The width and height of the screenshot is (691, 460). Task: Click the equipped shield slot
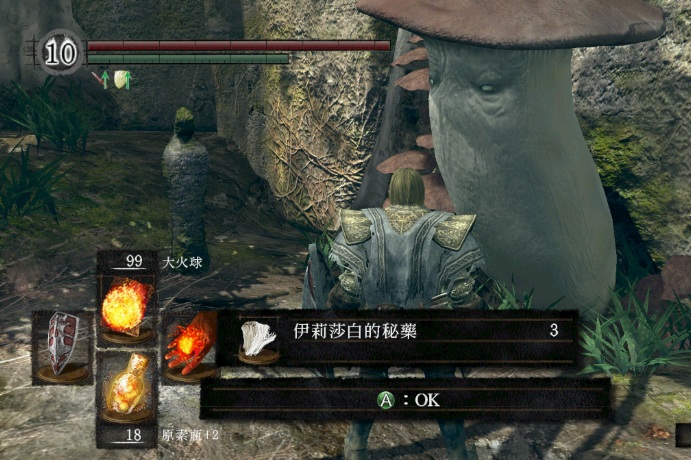pyautogui.click(x=62, y=343)
